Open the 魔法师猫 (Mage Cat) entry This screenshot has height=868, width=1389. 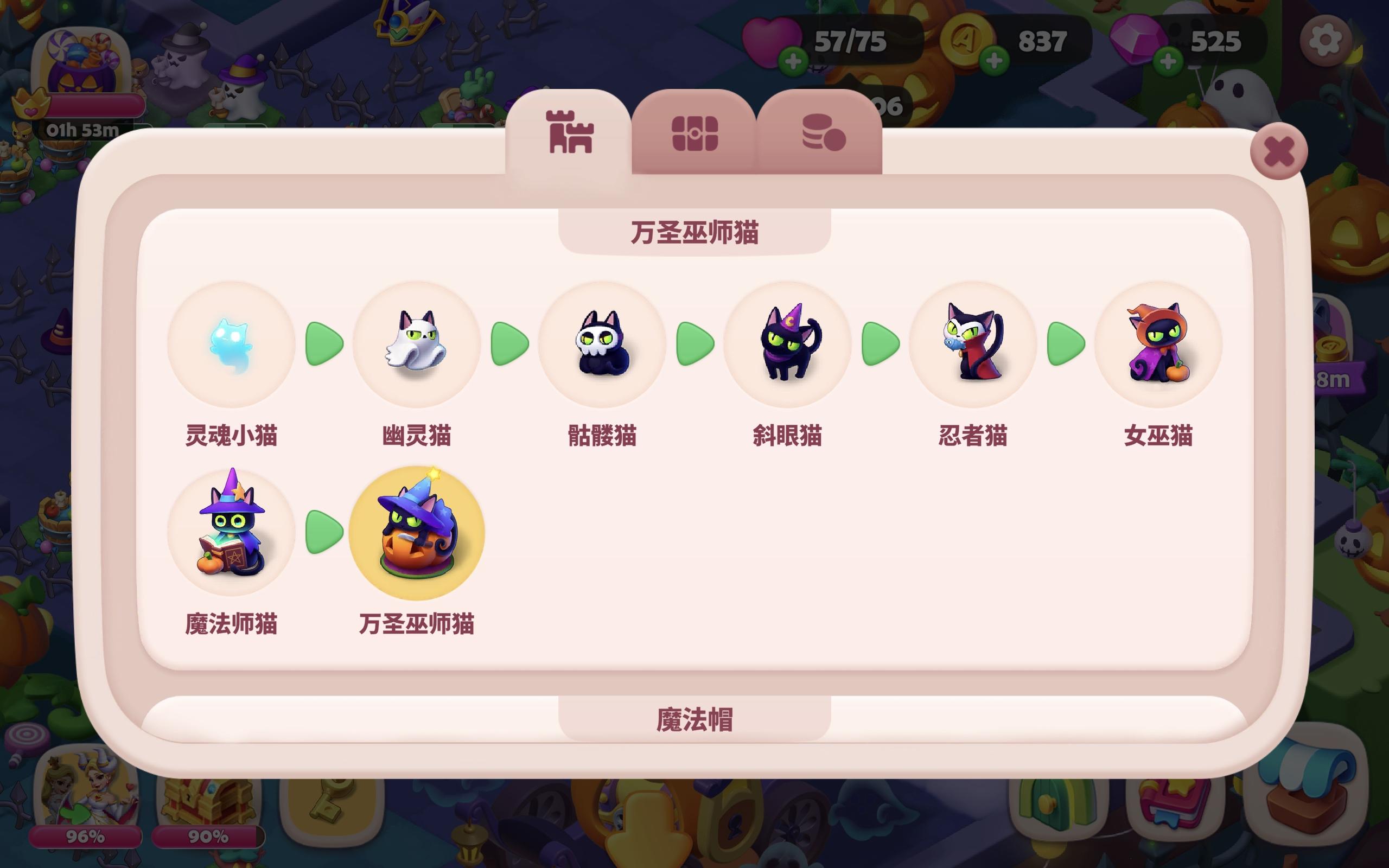pos(231,533)
